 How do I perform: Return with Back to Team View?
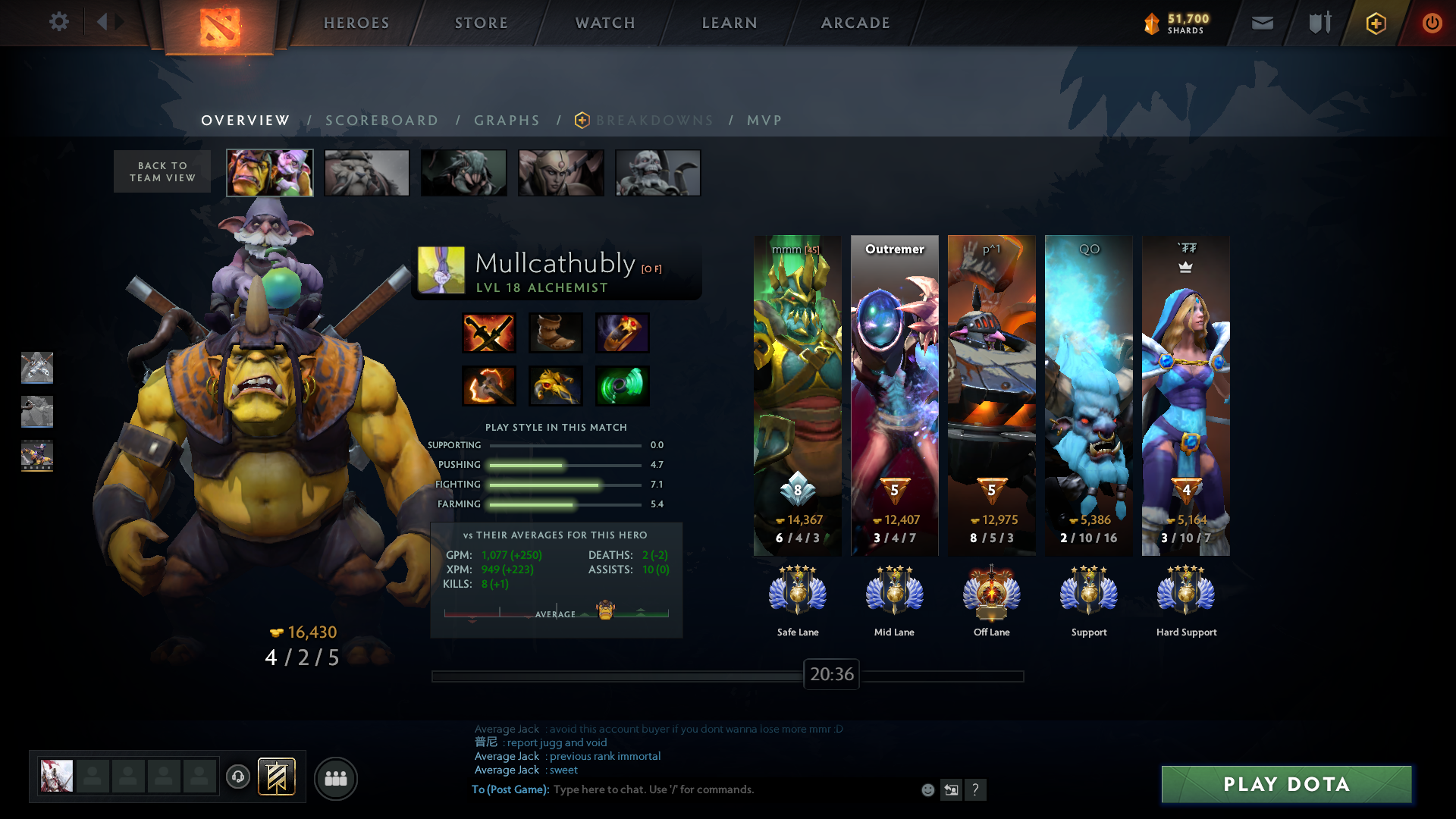pyautogui.click(x=162, y=171)
